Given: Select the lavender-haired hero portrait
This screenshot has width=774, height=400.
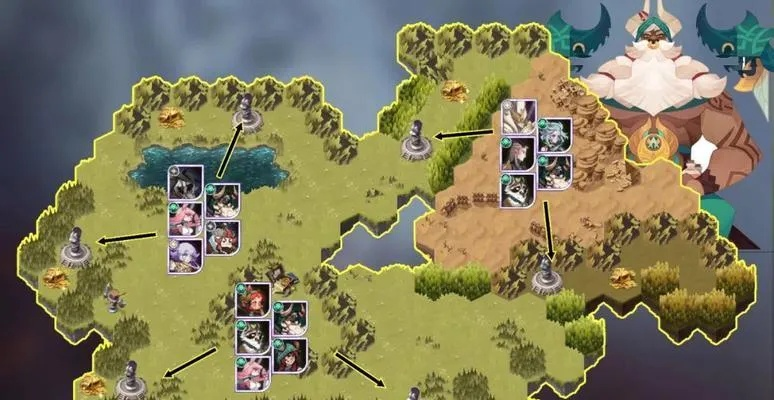Looking at the screenshot, I should tap(186, 254).
